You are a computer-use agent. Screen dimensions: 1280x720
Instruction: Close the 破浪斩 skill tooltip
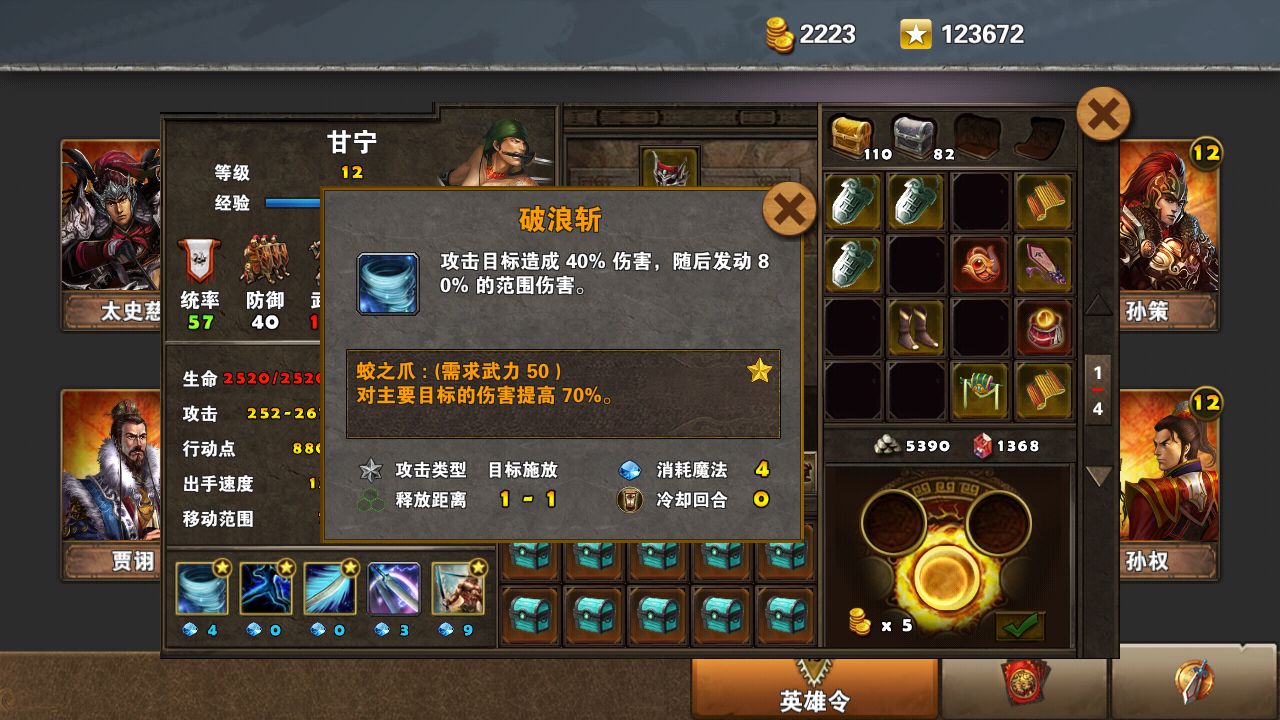point(789,210)
